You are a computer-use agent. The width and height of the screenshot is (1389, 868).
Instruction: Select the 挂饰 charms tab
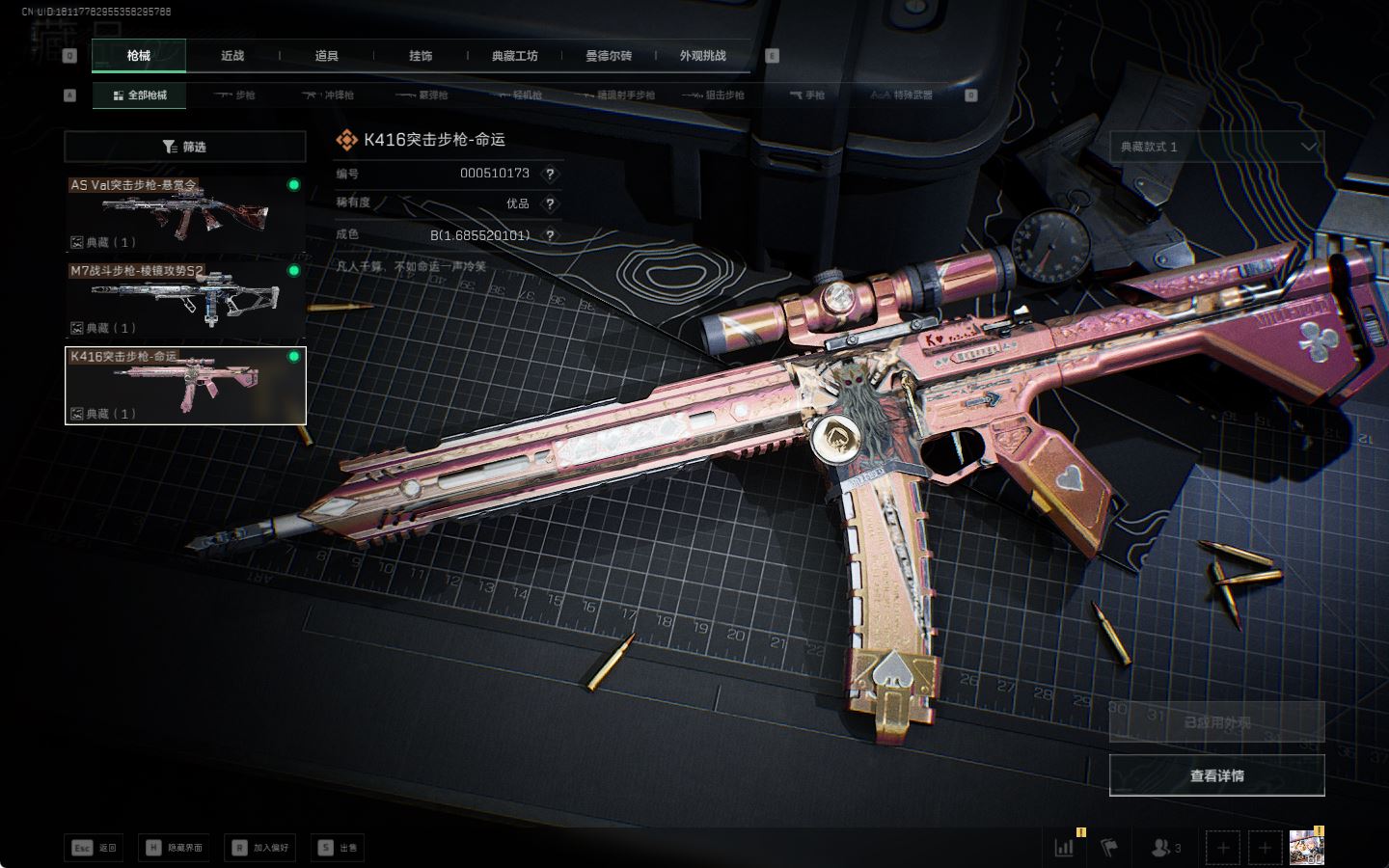(x=421, y=56)
